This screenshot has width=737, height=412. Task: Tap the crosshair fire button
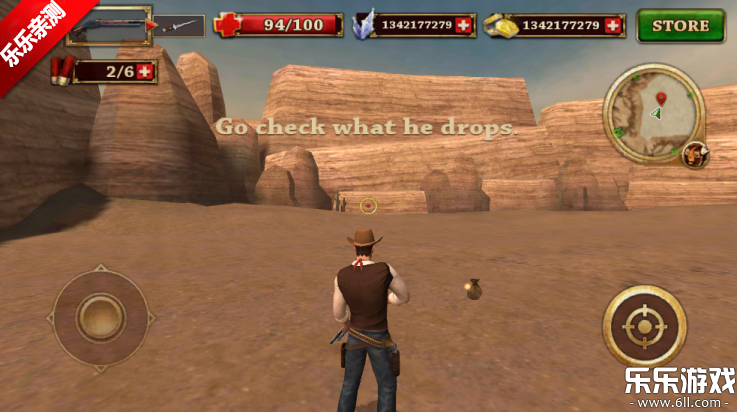point(644,327)
